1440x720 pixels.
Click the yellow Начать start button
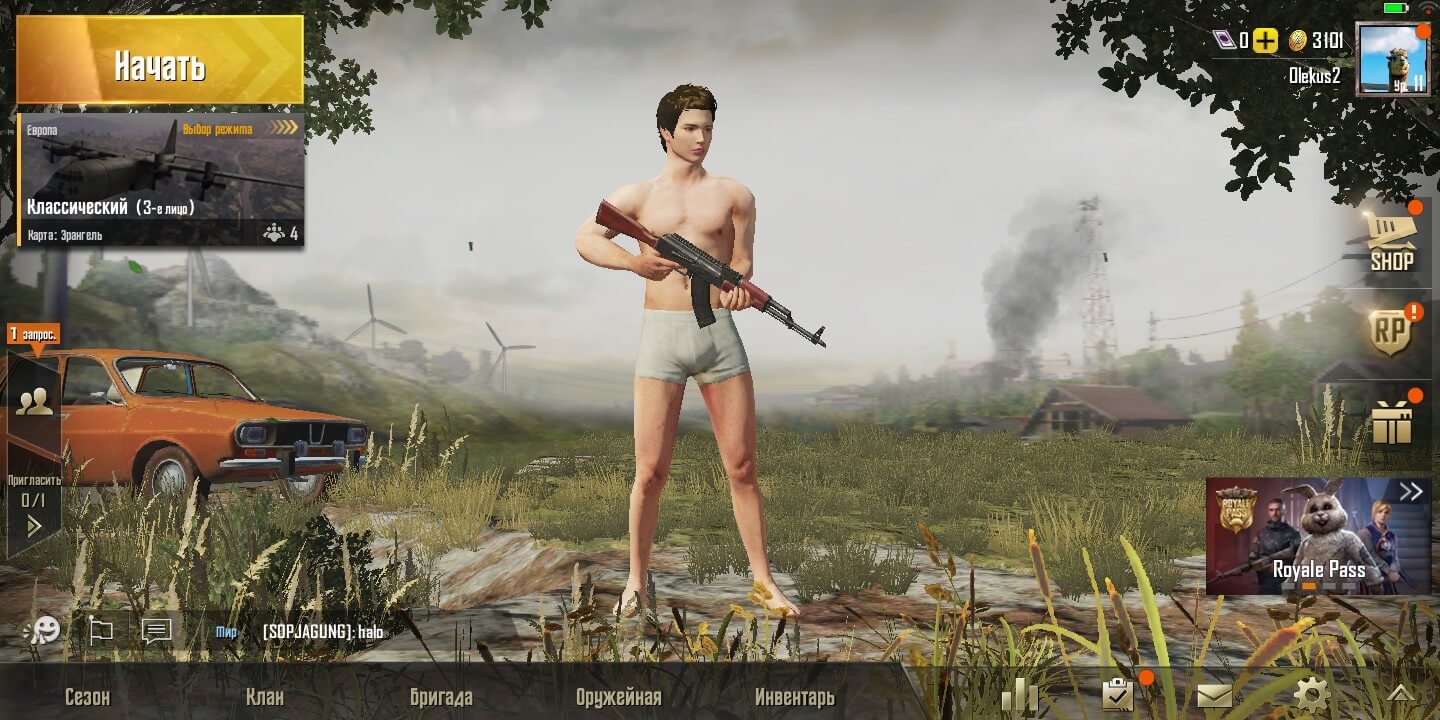tap(160, 65)
